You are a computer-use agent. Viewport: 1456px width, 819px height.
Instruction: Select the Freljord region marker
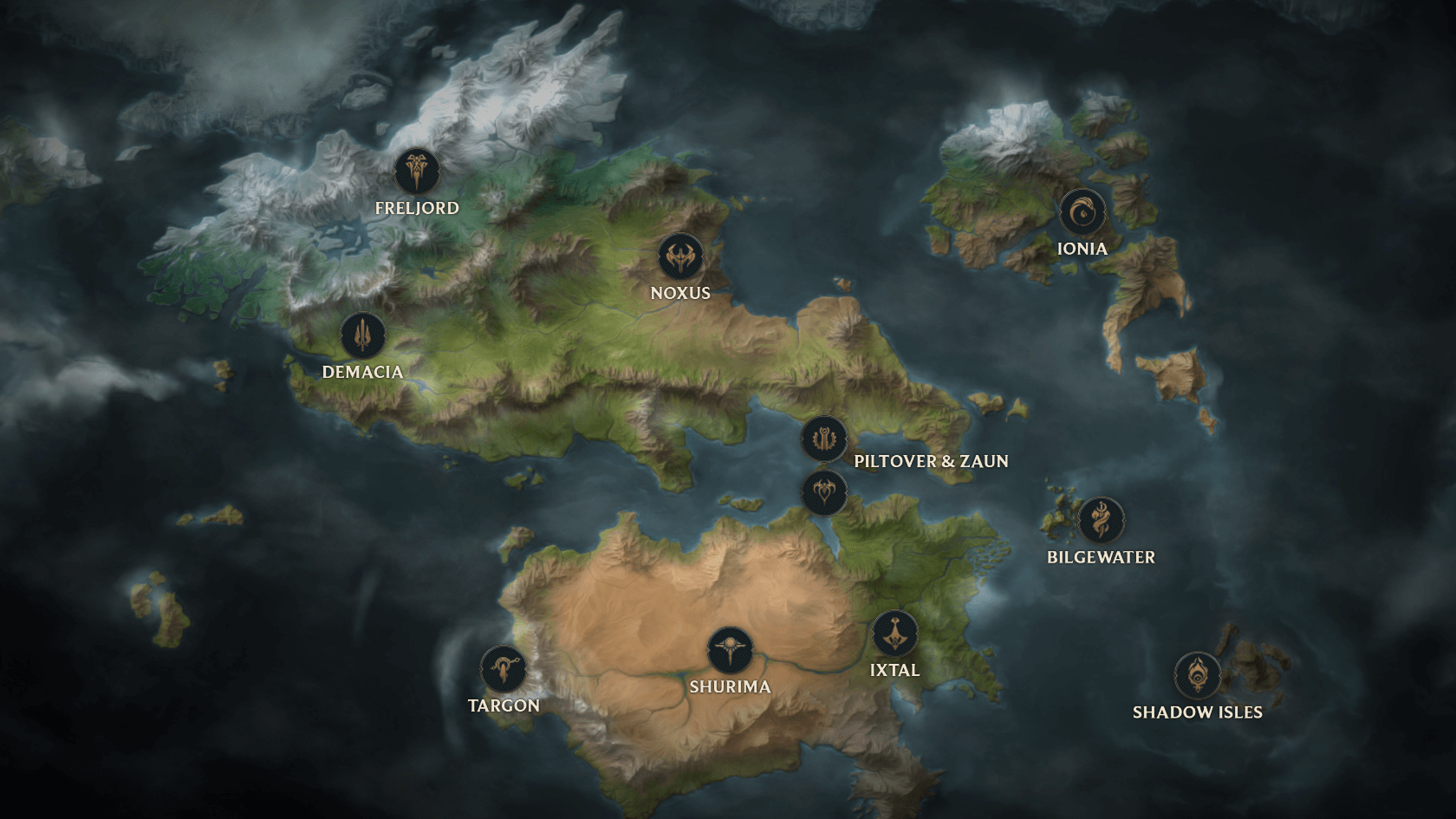coord(417,171)
